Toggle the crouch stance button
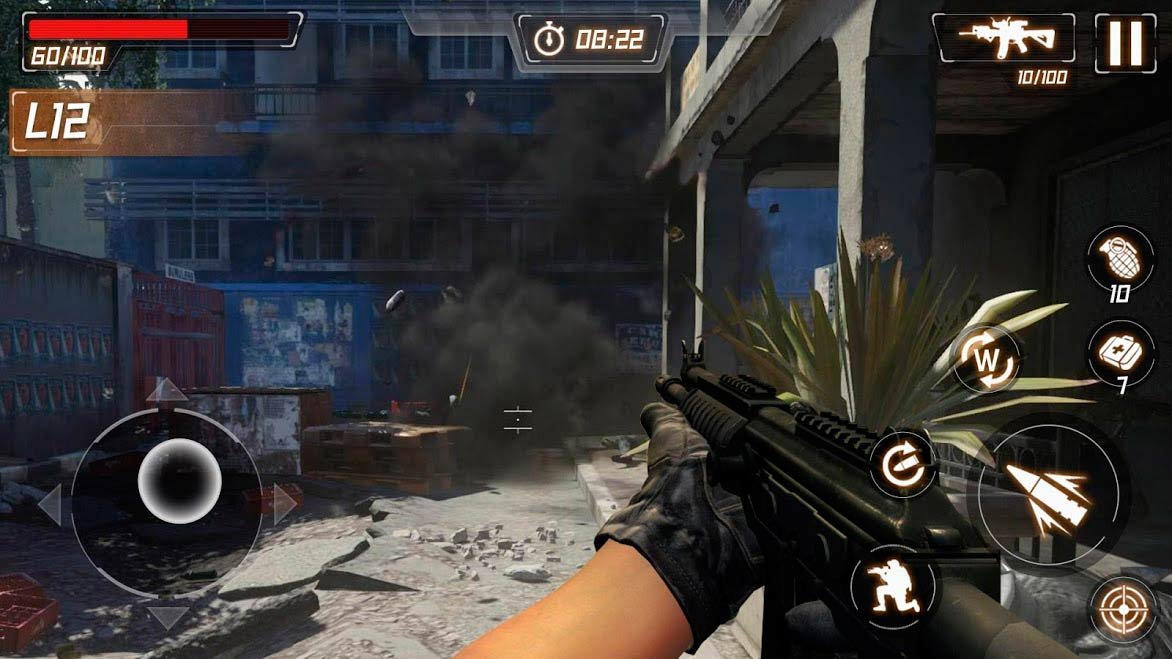Screen dimensions: 1172x659 pyautogui.click(x=894, y=587)
